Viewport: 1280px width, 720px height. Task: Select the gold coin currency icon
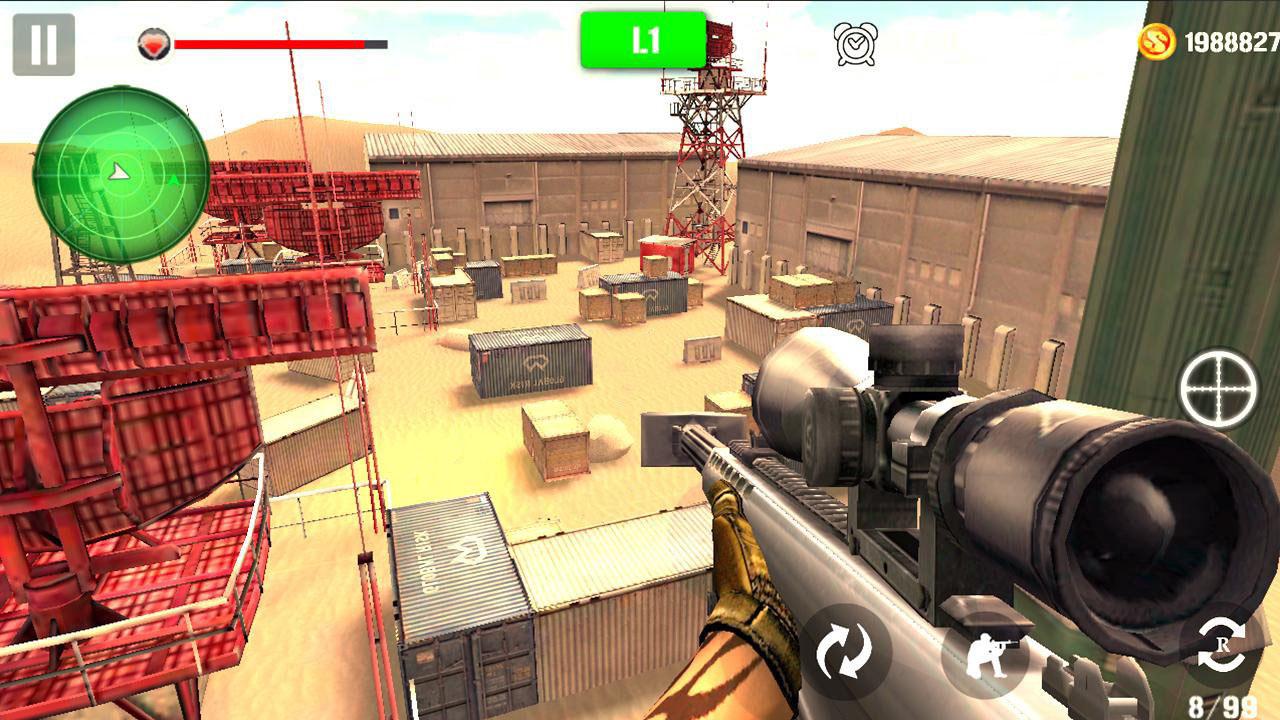pyautogui.click(x=1157, y=42)
